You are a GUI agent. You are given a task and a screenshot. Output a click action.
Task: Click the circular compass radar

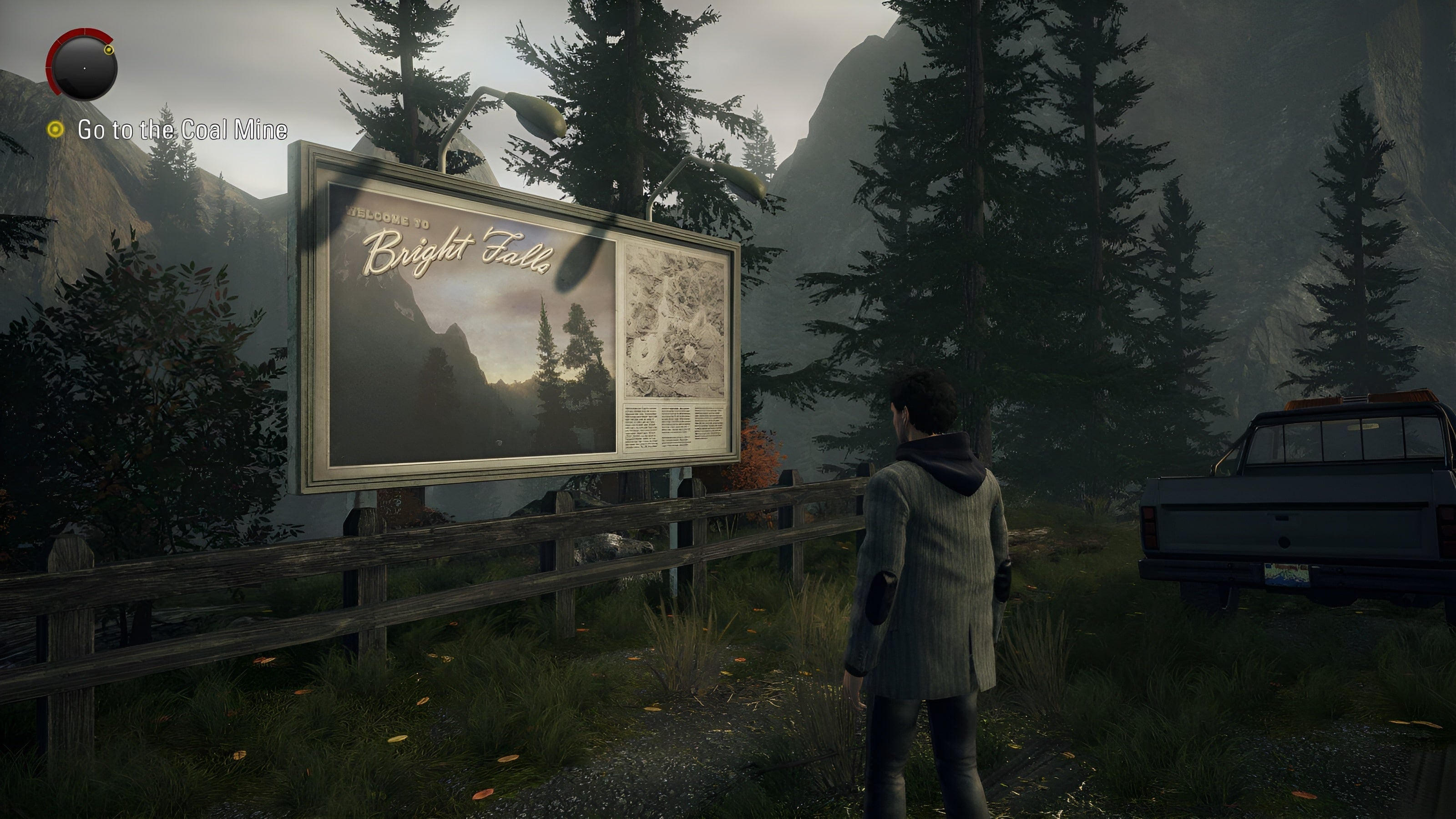[x=84, y=68]
